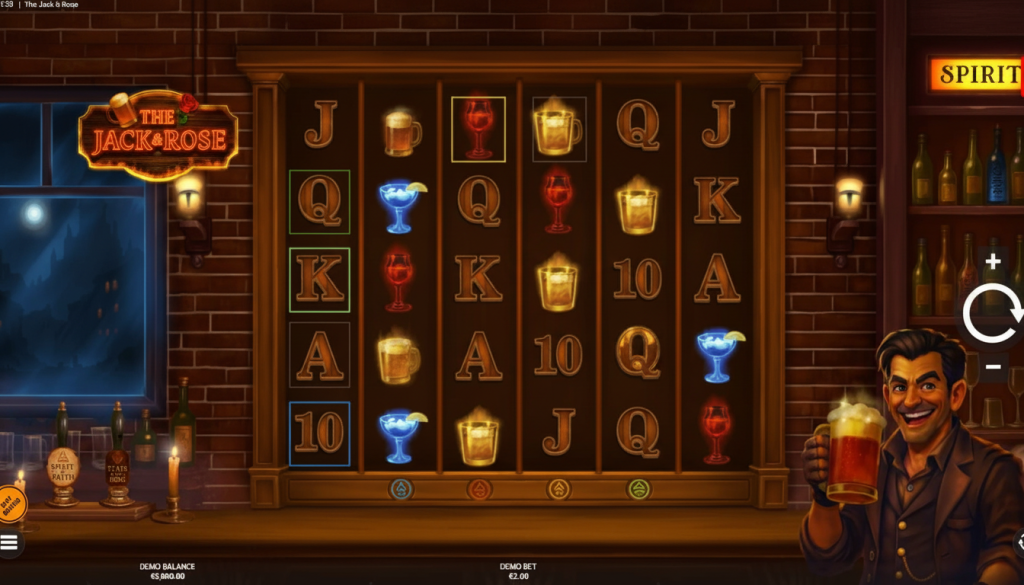This screenshot has height=585, width=1024.
Task: Spin the reels with the circular arrow button
Action: tap(992, 315)
